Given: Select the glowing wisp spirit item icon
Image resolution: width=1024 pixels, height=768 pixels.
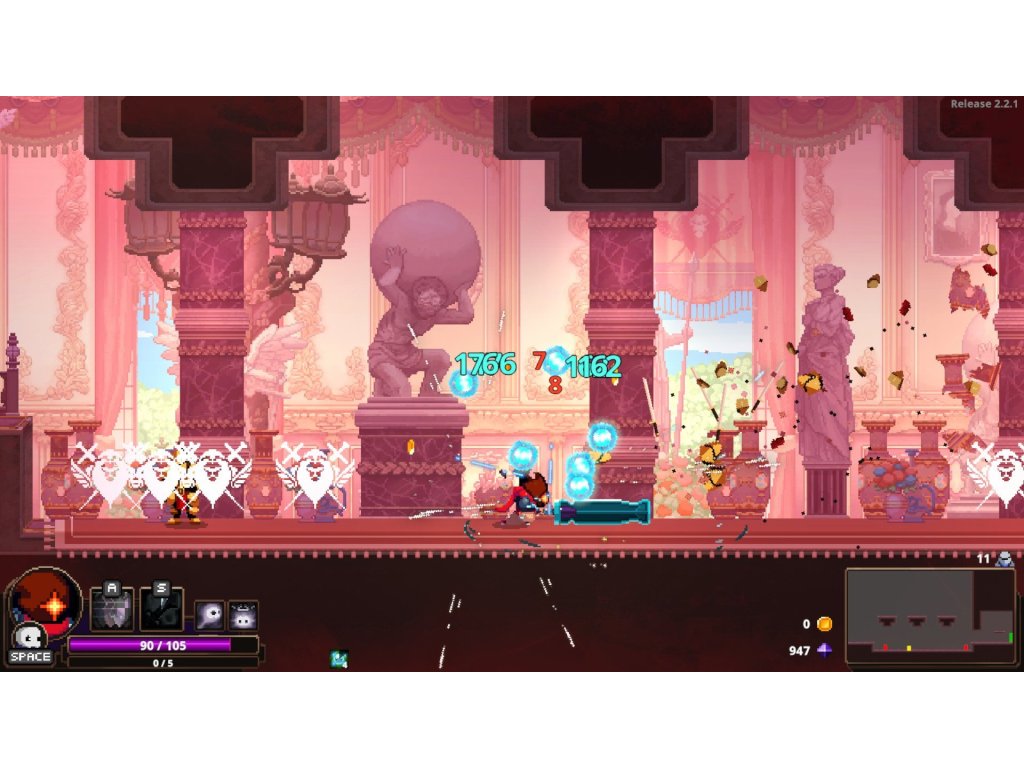Looking at the screenshot, I should coord(210,615).
